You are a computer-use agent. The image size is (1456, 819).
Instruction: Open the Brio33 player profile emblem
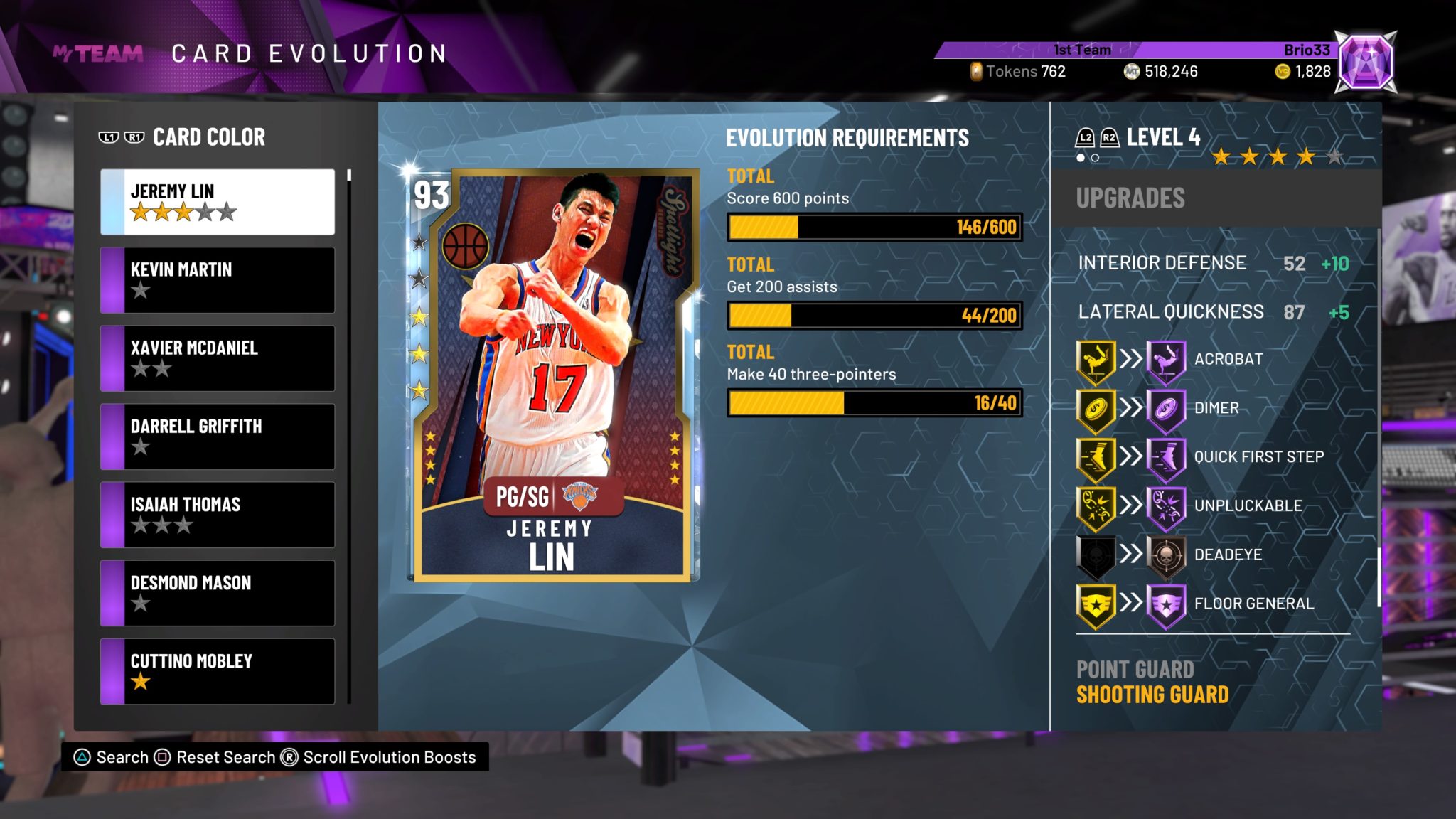click(x=1365, y=63)
